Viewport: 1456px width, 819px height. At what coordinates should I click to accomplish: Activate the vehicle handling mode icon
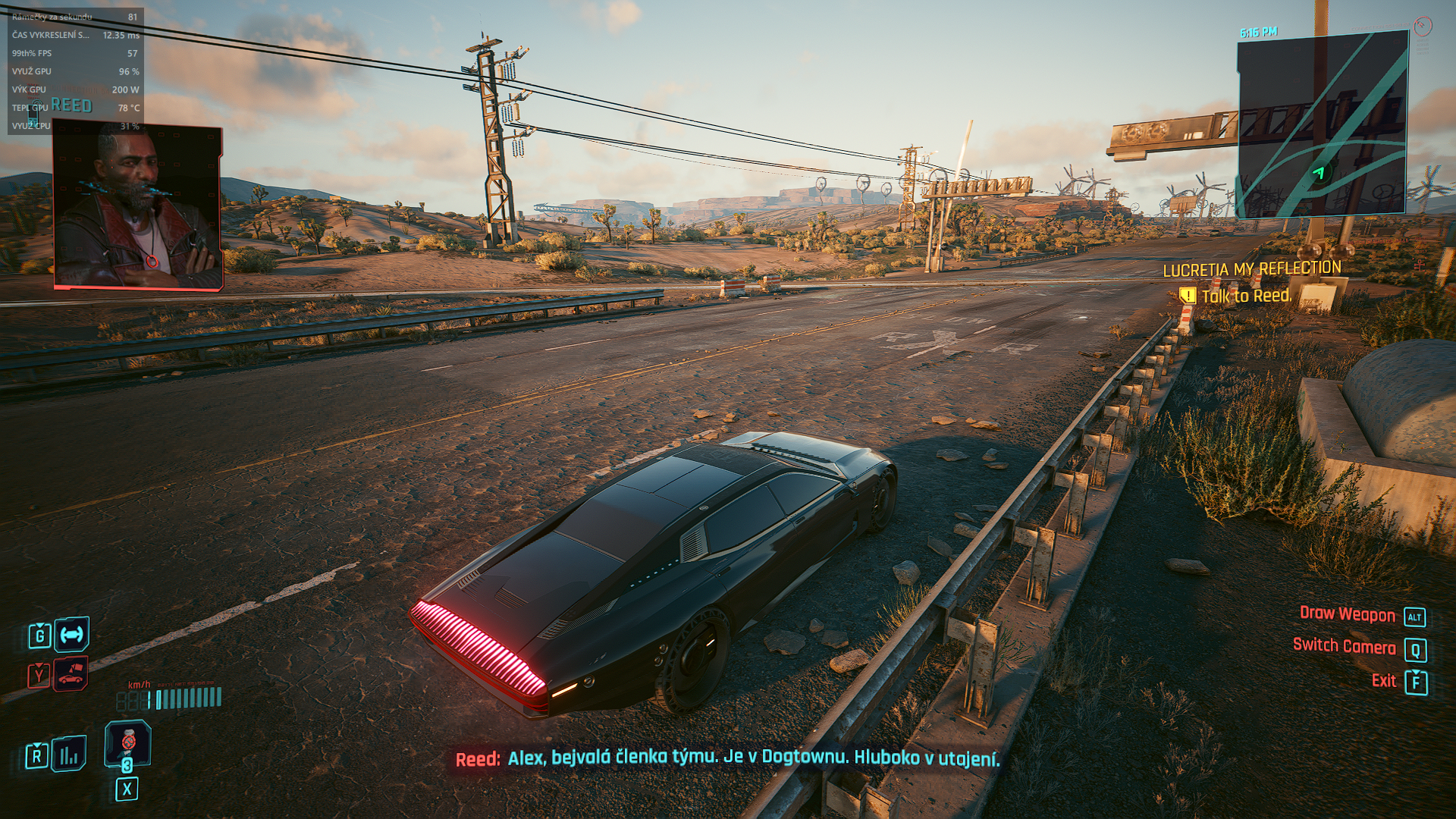click(x=71, y=635)
